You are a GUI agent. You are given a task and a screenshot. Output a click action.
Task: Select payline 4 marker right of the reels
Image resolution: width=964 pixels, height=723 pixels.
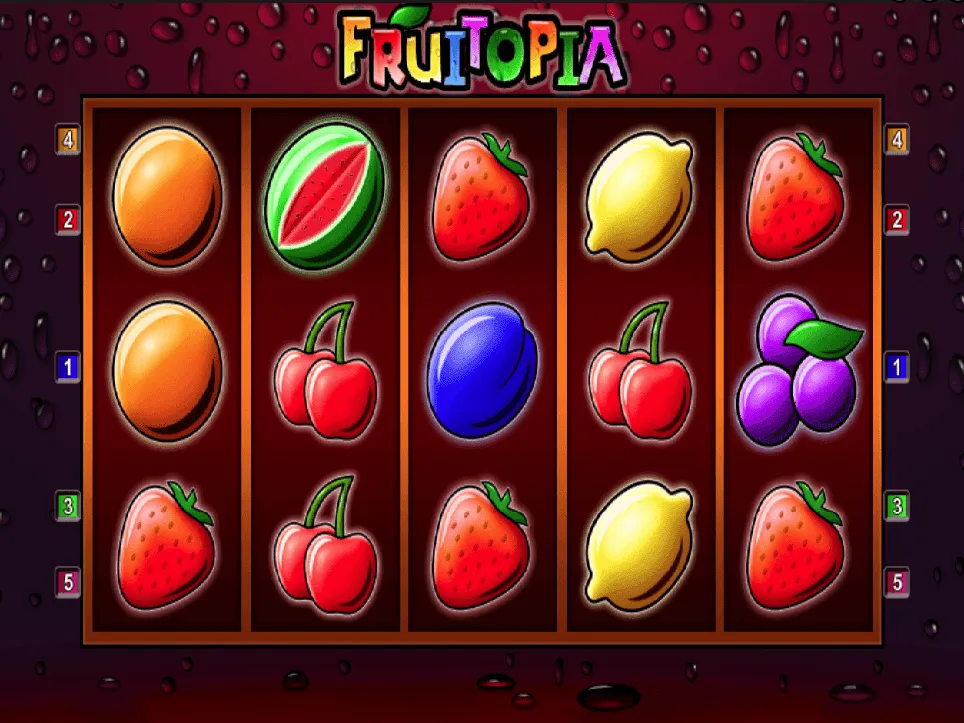click(x=897, y=140)
